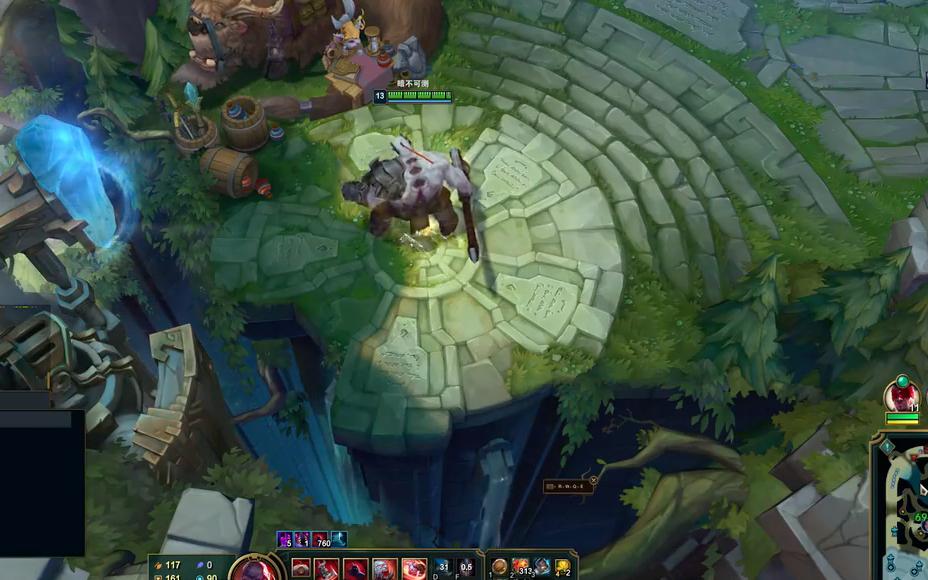
Task: Use the yellow trinket item
Action: [563, 567]
